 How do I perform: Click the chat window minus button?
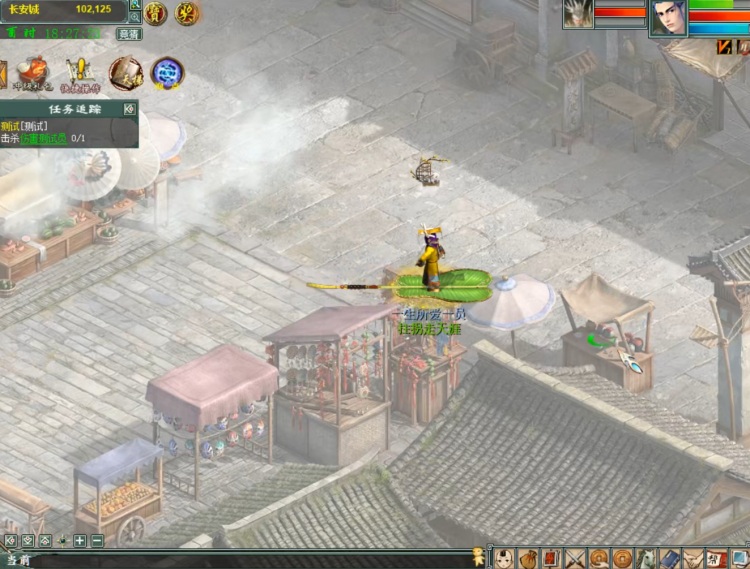point(97,541)
